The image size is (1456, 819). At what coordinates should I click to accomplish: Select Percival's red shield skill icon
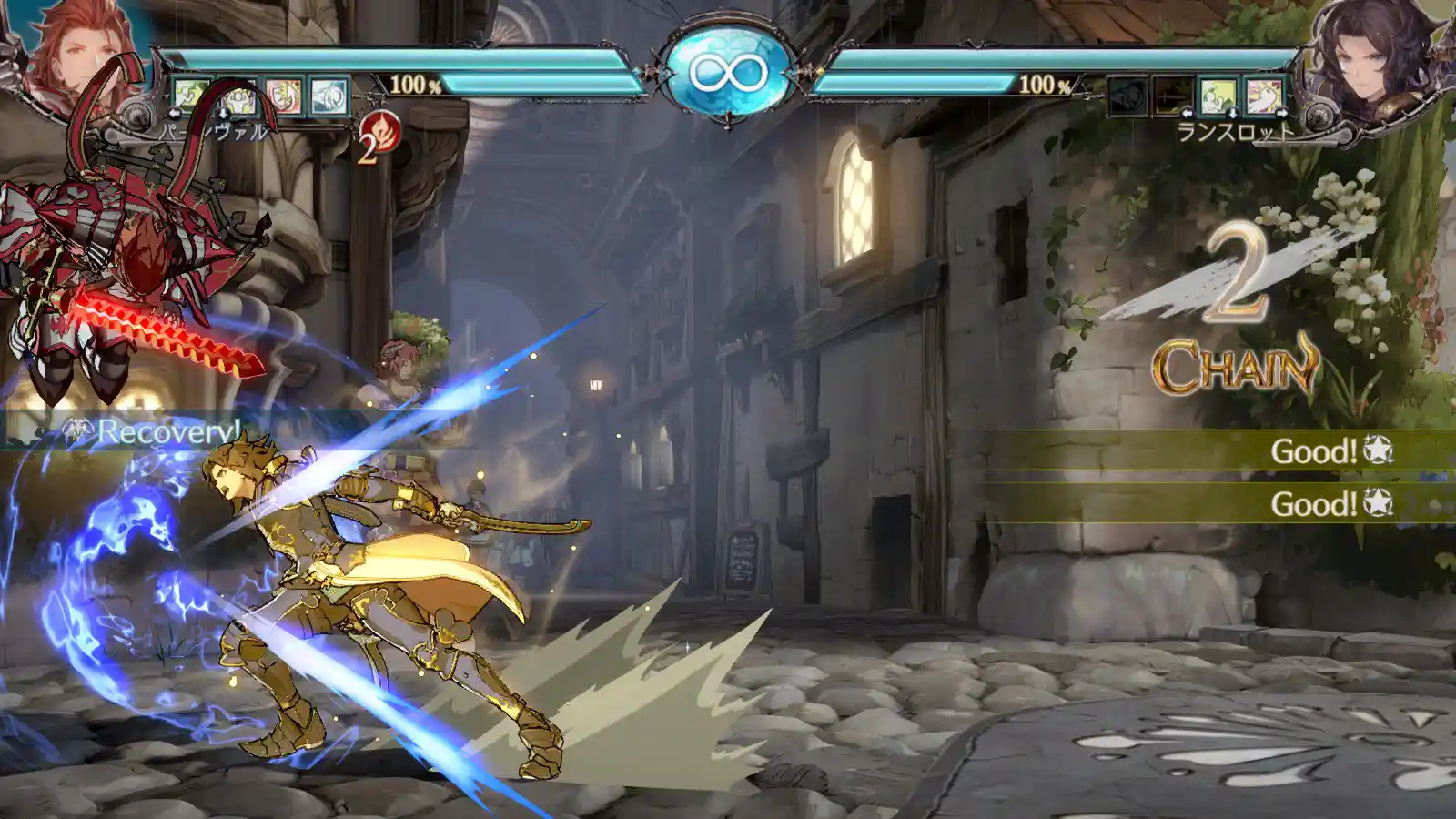[283, 96]
